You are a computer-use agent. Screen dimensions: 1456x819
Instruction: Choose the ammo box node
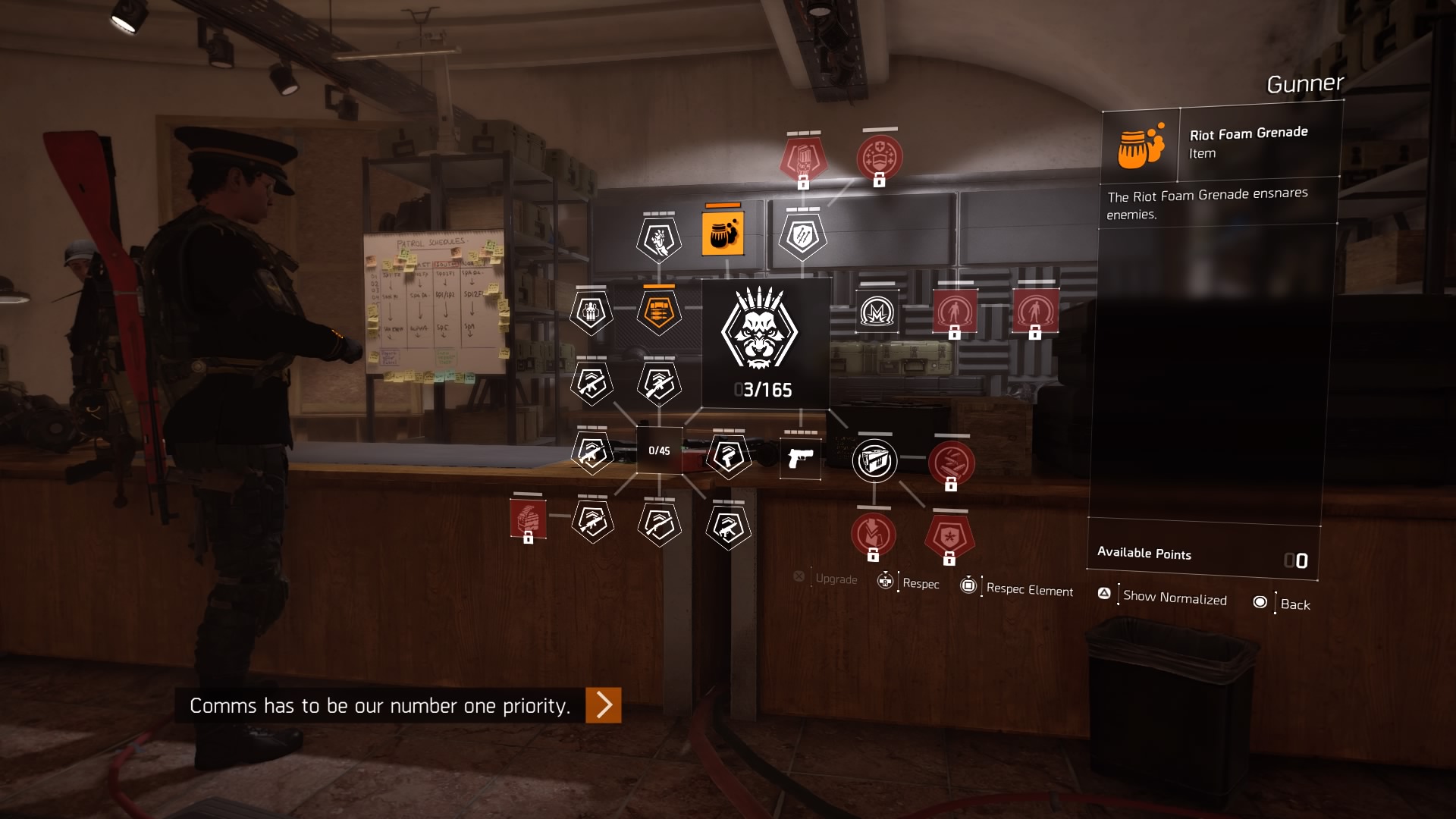874,460
